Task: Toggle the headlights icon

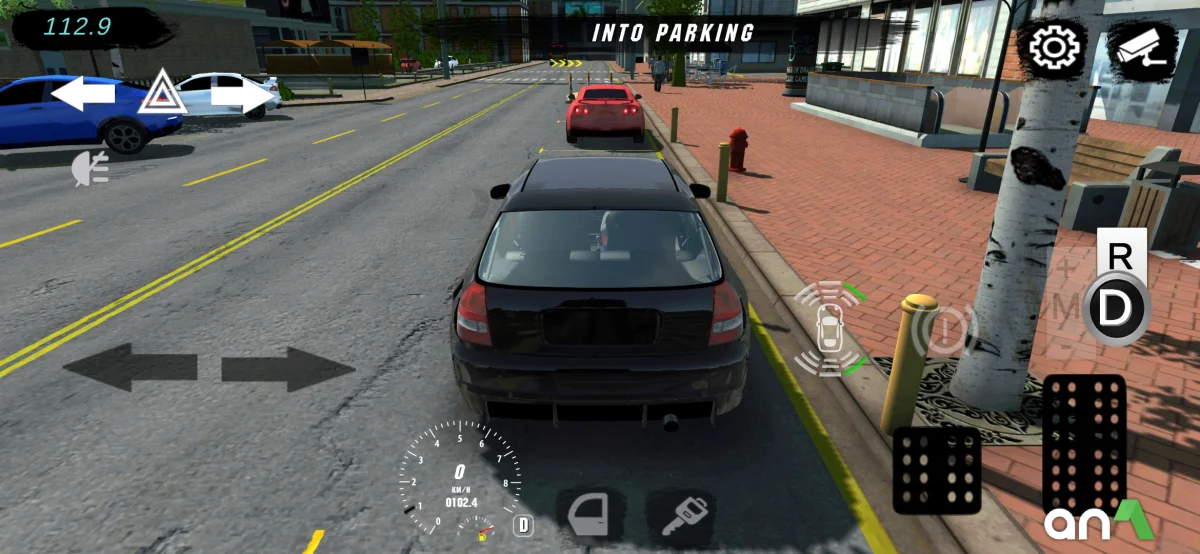Action: coord(88,170)
